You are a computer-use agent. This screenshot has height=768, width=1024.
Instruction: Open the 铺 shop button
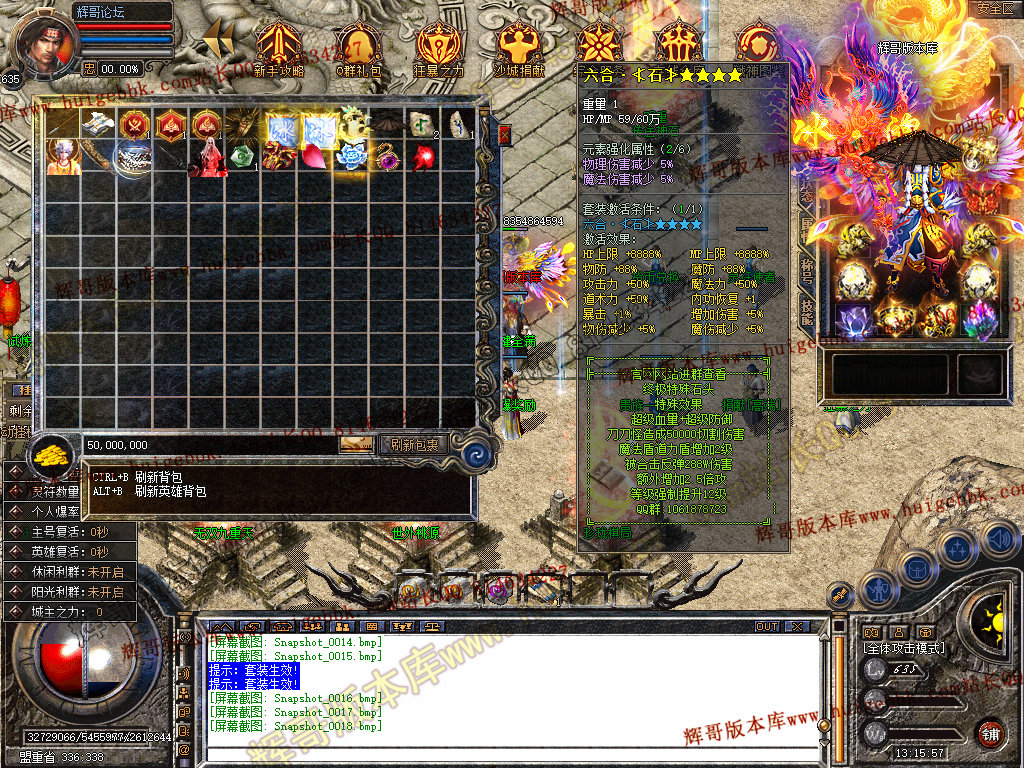(991, 733)
